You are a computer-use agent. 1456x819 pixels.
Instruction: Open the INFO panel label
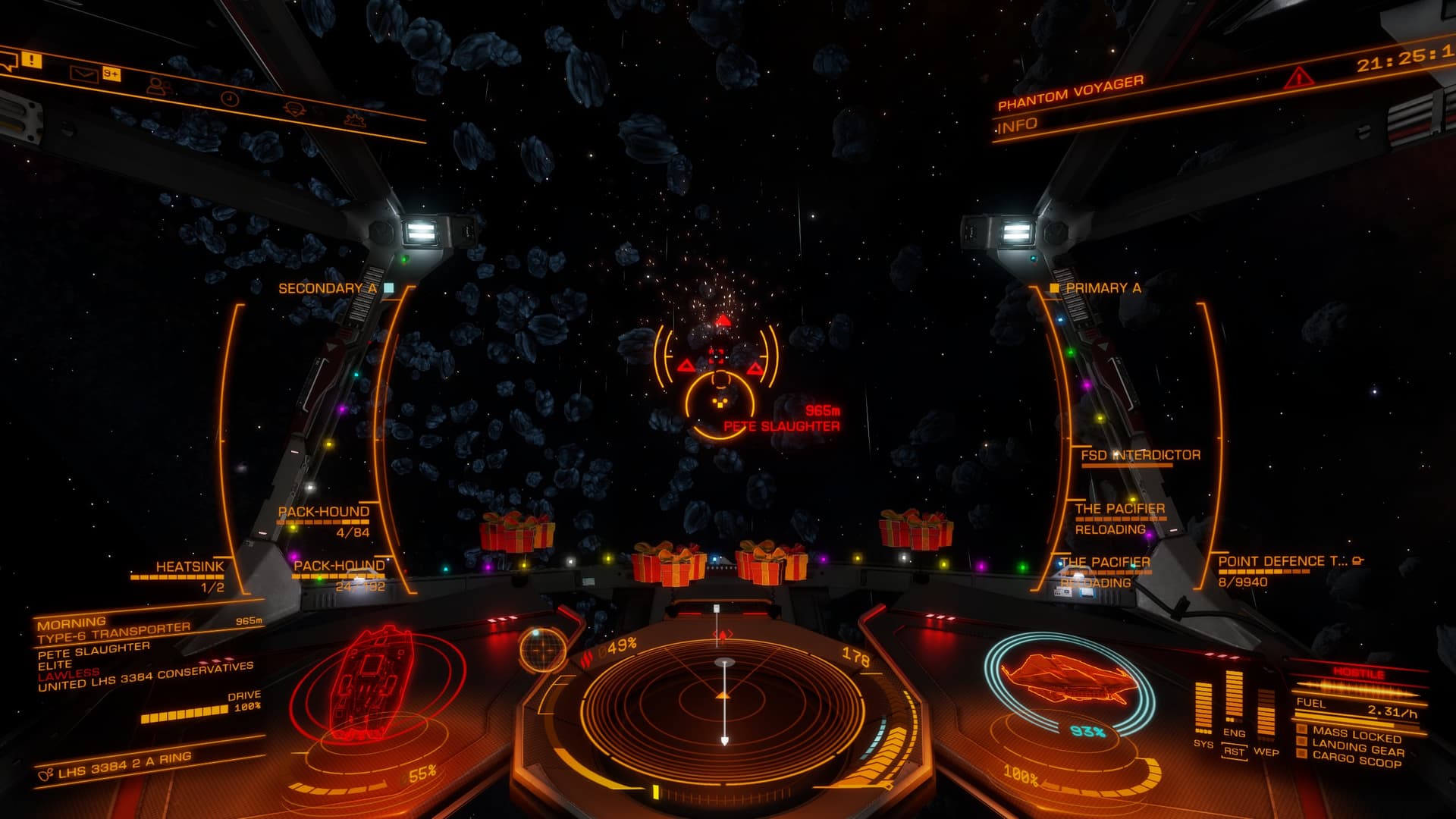[1017, 126]
